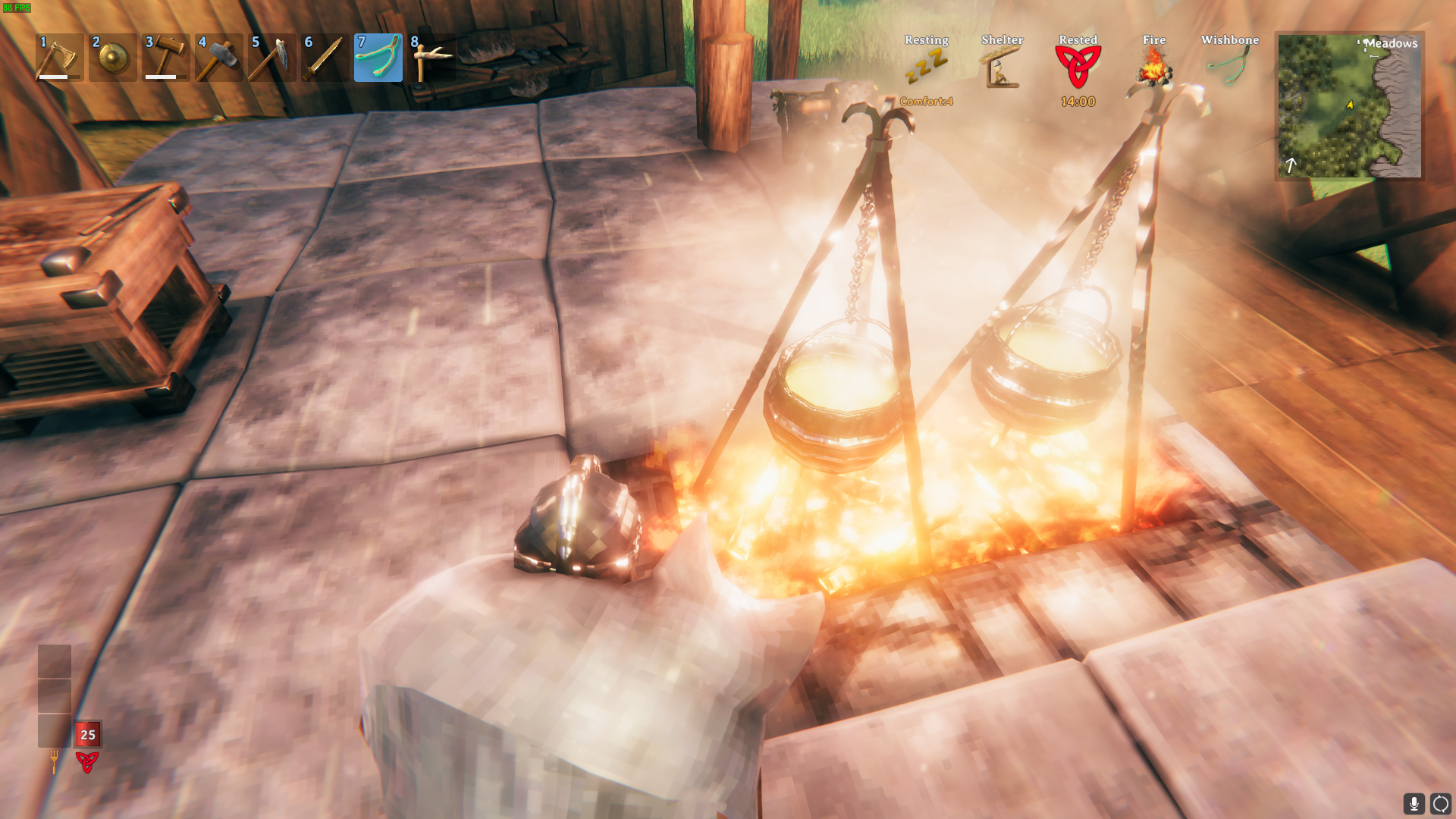Click the circular arrows refresh button
1456x819 pixels.
coord(1440,803)
